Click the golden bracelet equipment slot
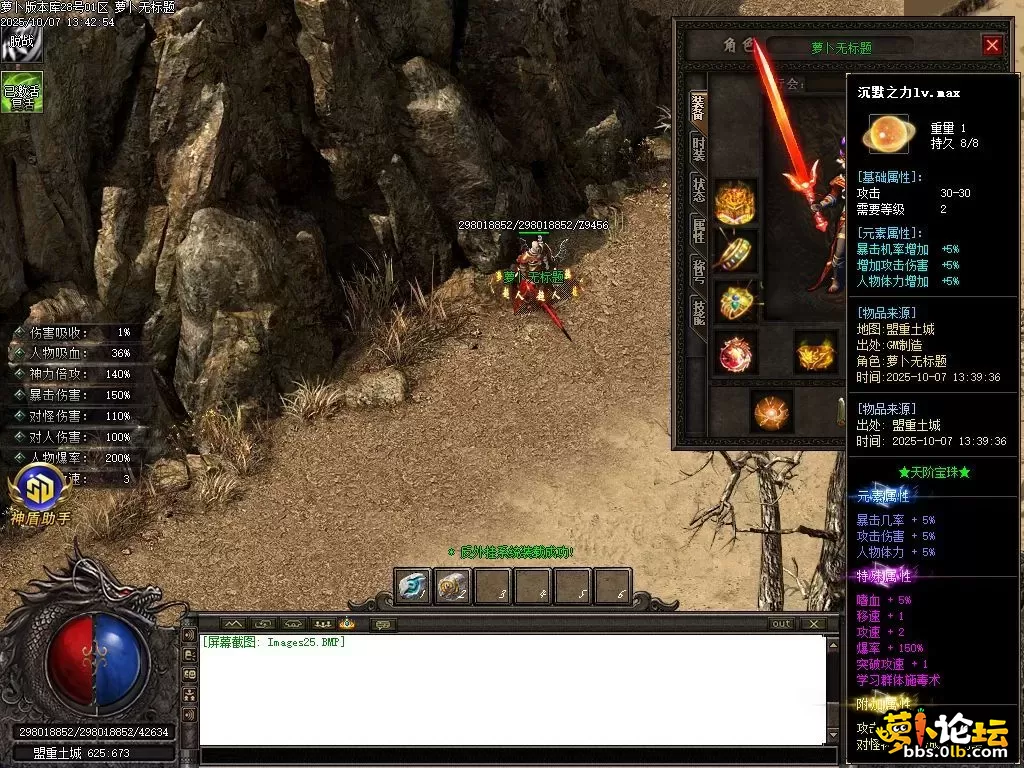1024x768 pixels. pos(736,251)
